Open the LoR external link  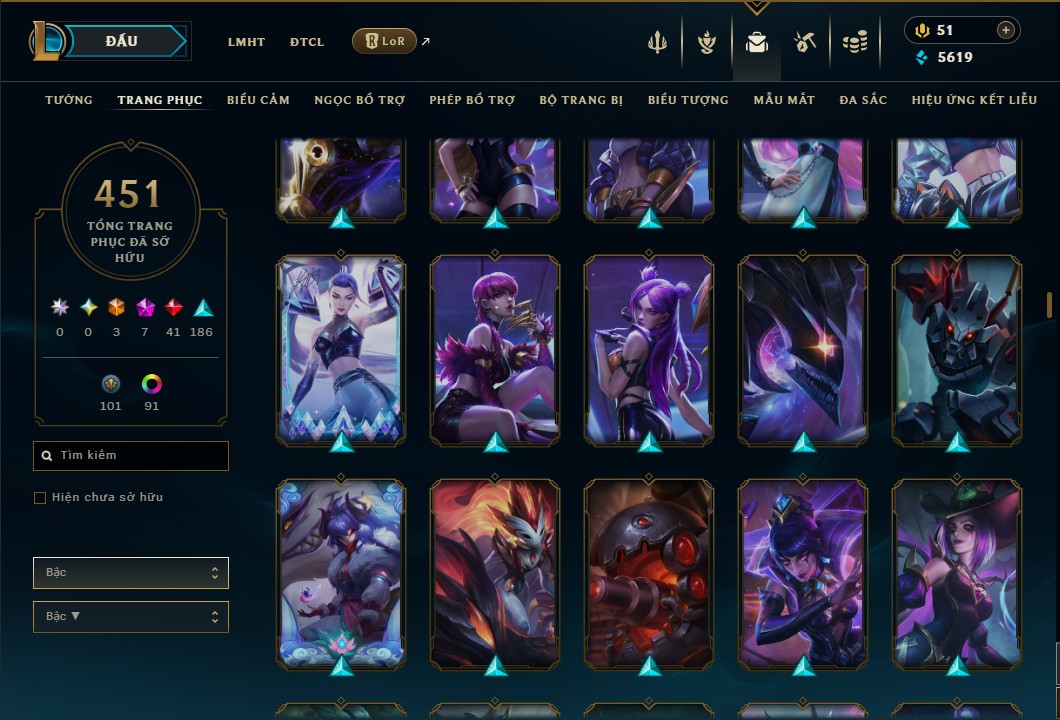point(386,41)
